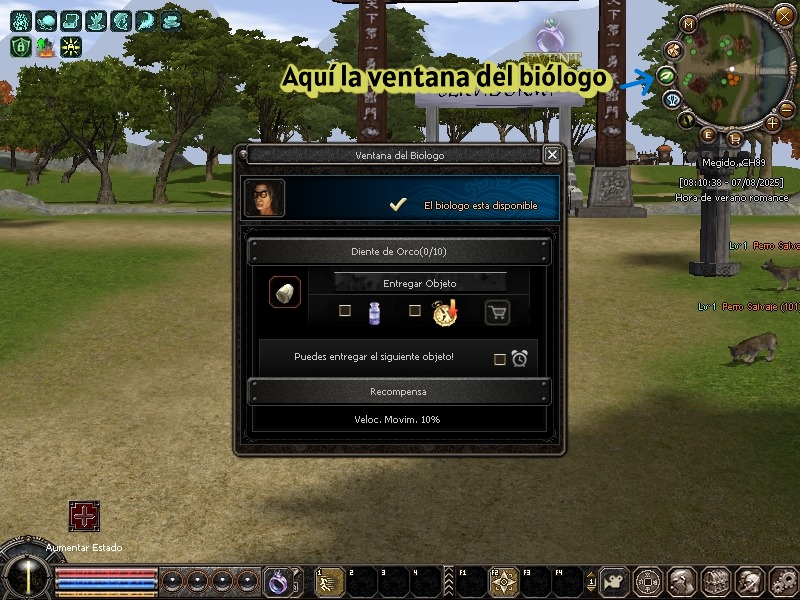Click the M button on the minimap
Image resolution: width=800 pixels, height=600 pixels.
pos(688,24)
